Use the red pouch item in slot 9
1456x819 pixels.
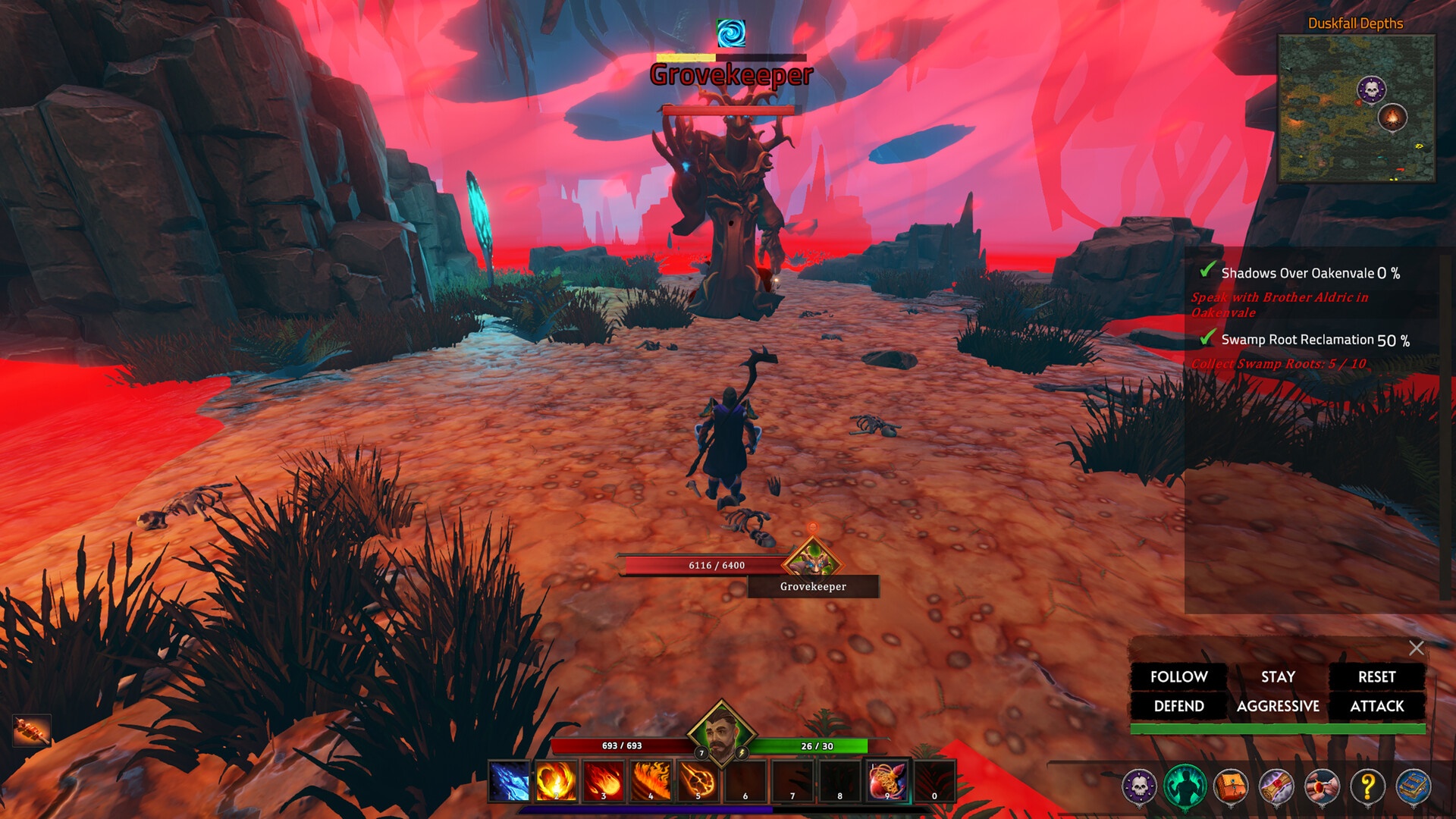pyautogui.click(x=886, y=781)
